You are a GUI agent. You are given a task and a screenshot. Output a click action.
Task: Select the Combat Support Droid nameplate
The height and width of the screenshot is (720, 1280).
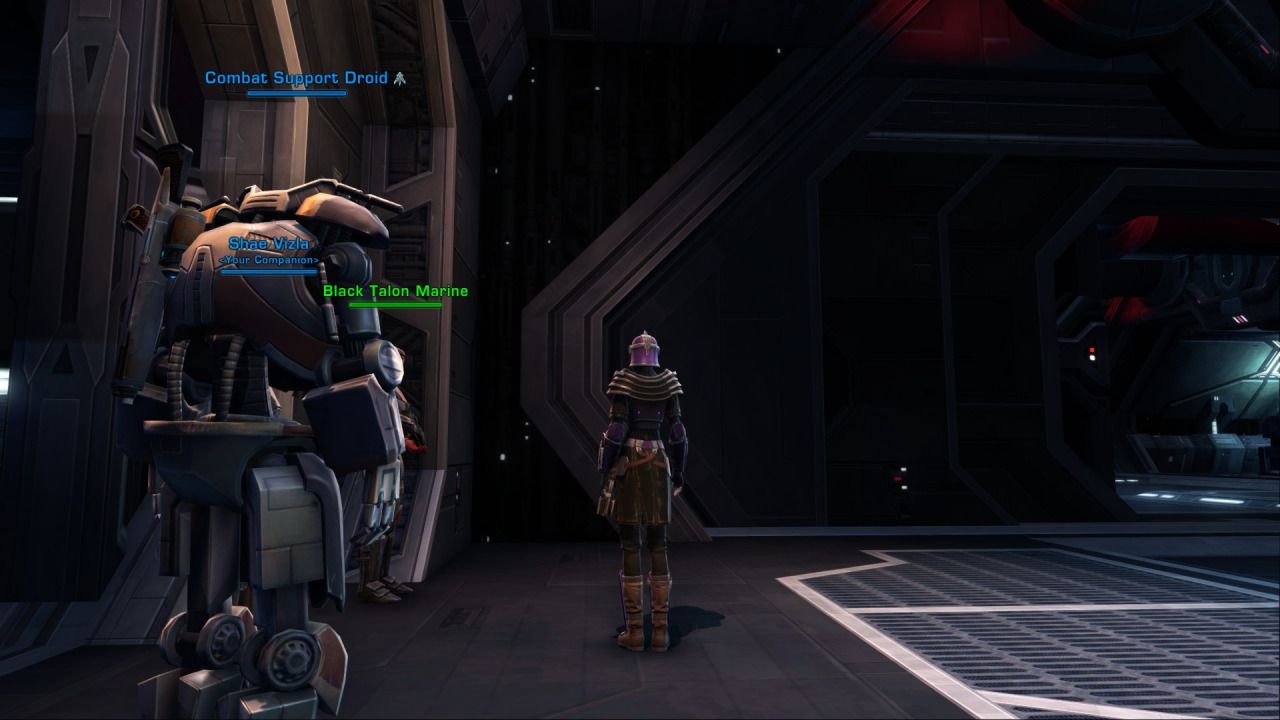point(296,78)
